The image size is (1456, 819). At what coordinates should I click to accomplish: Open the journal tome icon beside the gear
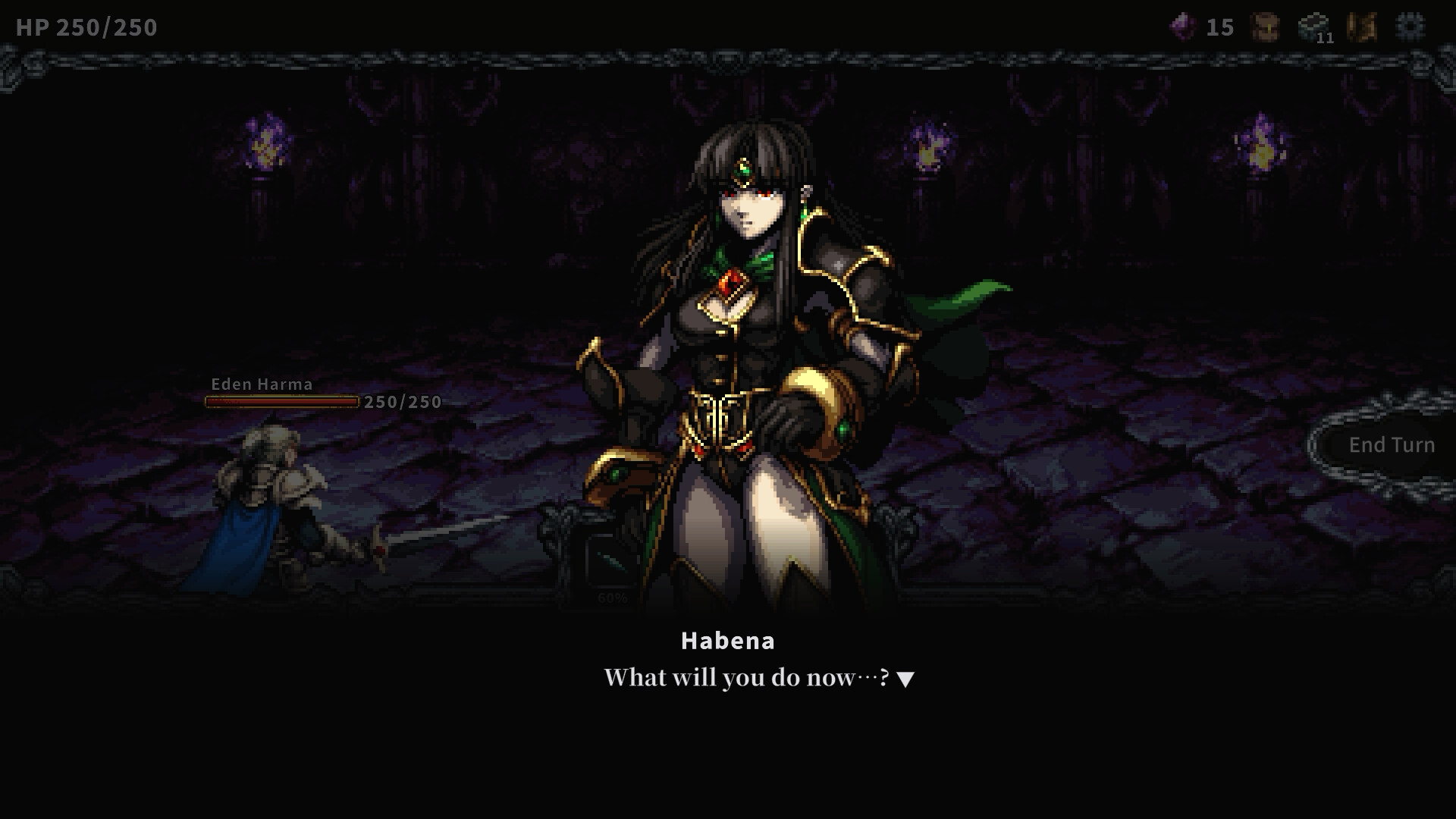[1361, 27]
